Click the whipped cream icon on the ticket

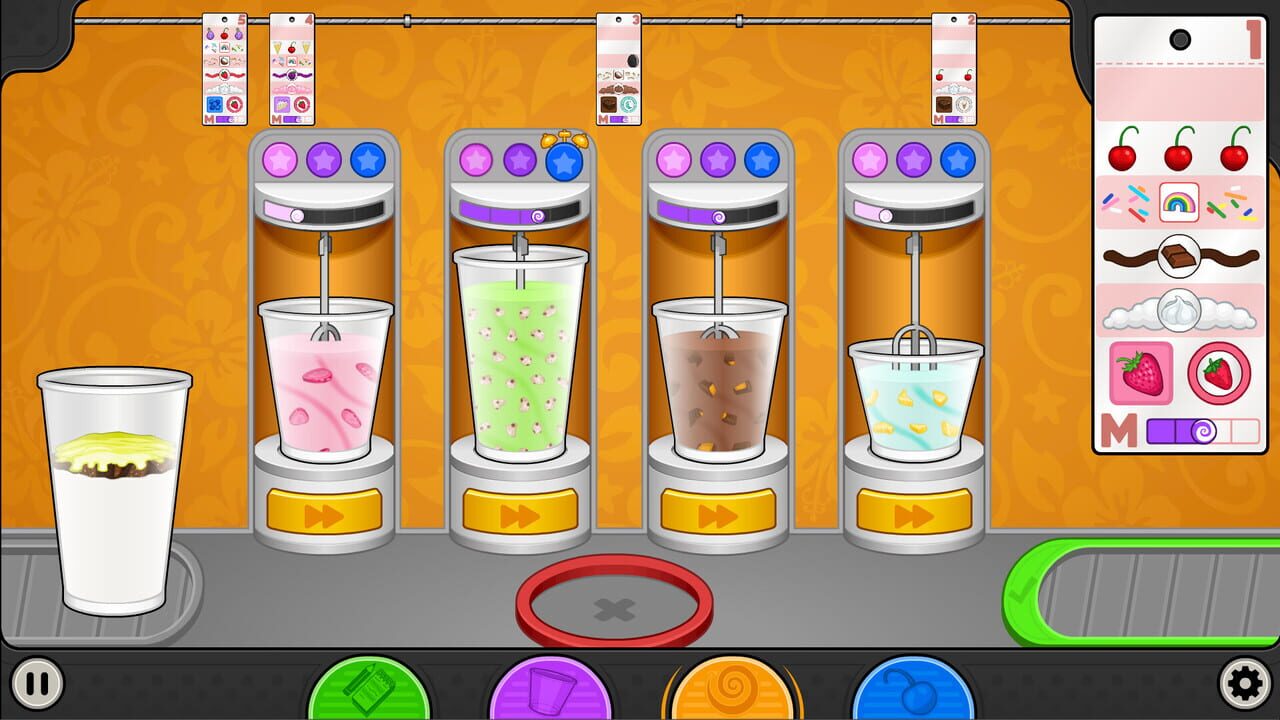click(x=1181, y=309)
